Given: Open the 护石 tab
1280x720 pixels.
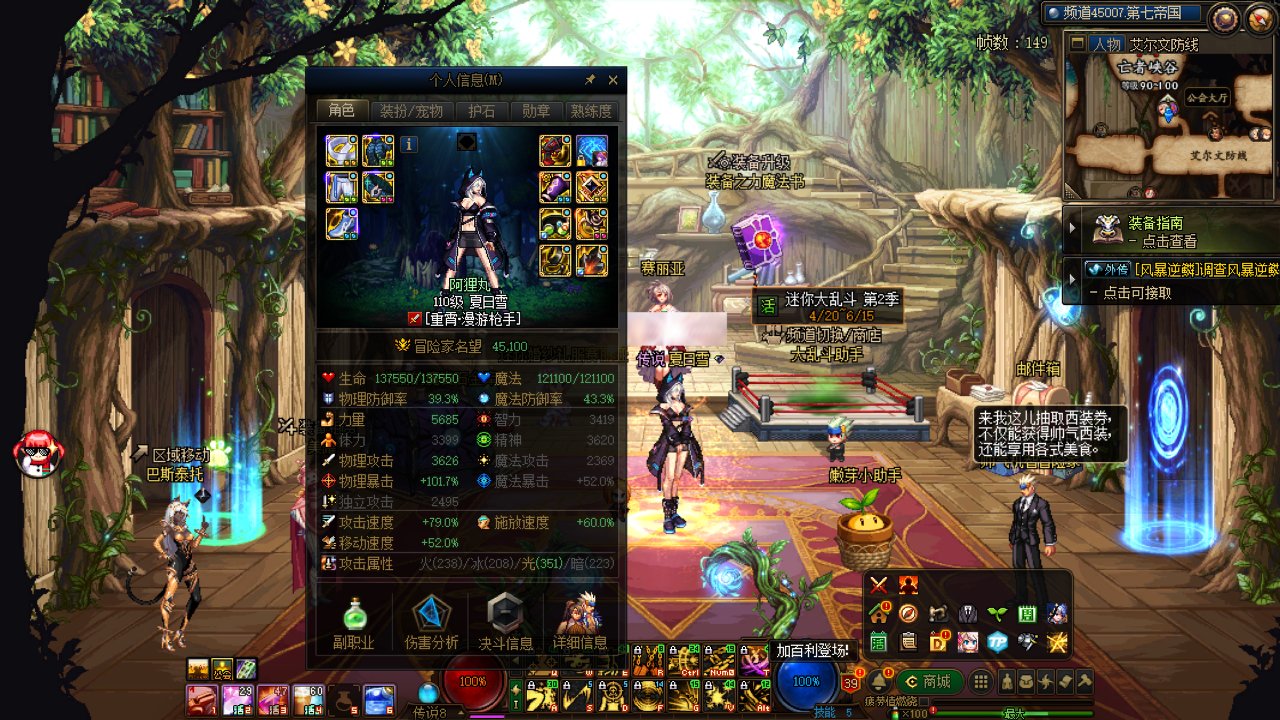Looking at the screenshot, I should (482, 111).
